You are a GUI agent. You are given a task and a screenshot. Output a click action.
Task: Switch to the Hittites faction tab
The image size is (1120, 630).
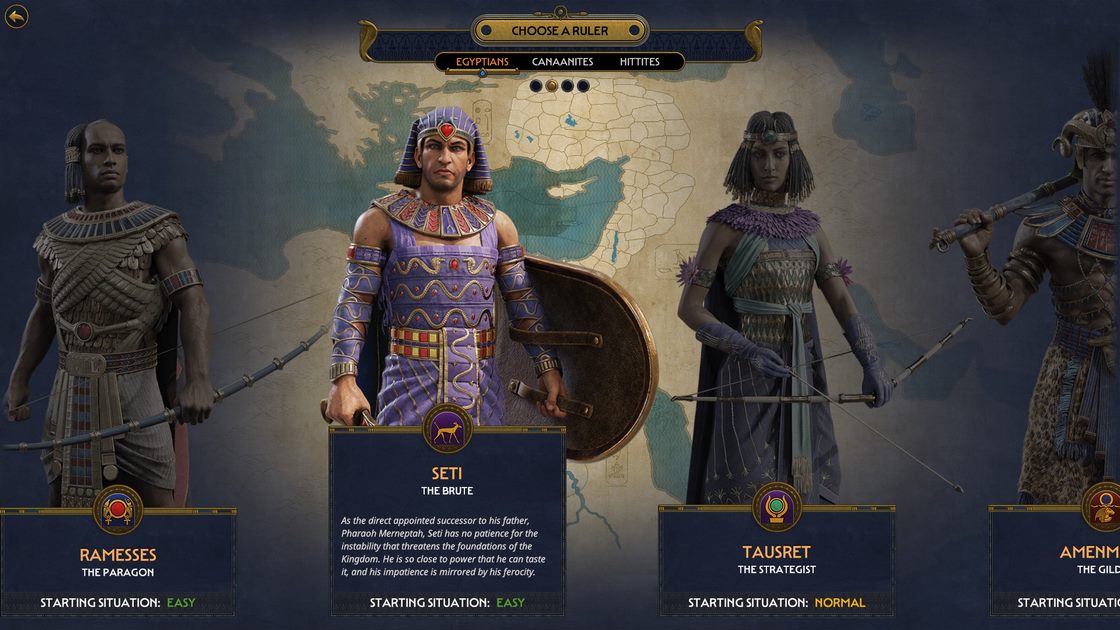pos(639,62)
